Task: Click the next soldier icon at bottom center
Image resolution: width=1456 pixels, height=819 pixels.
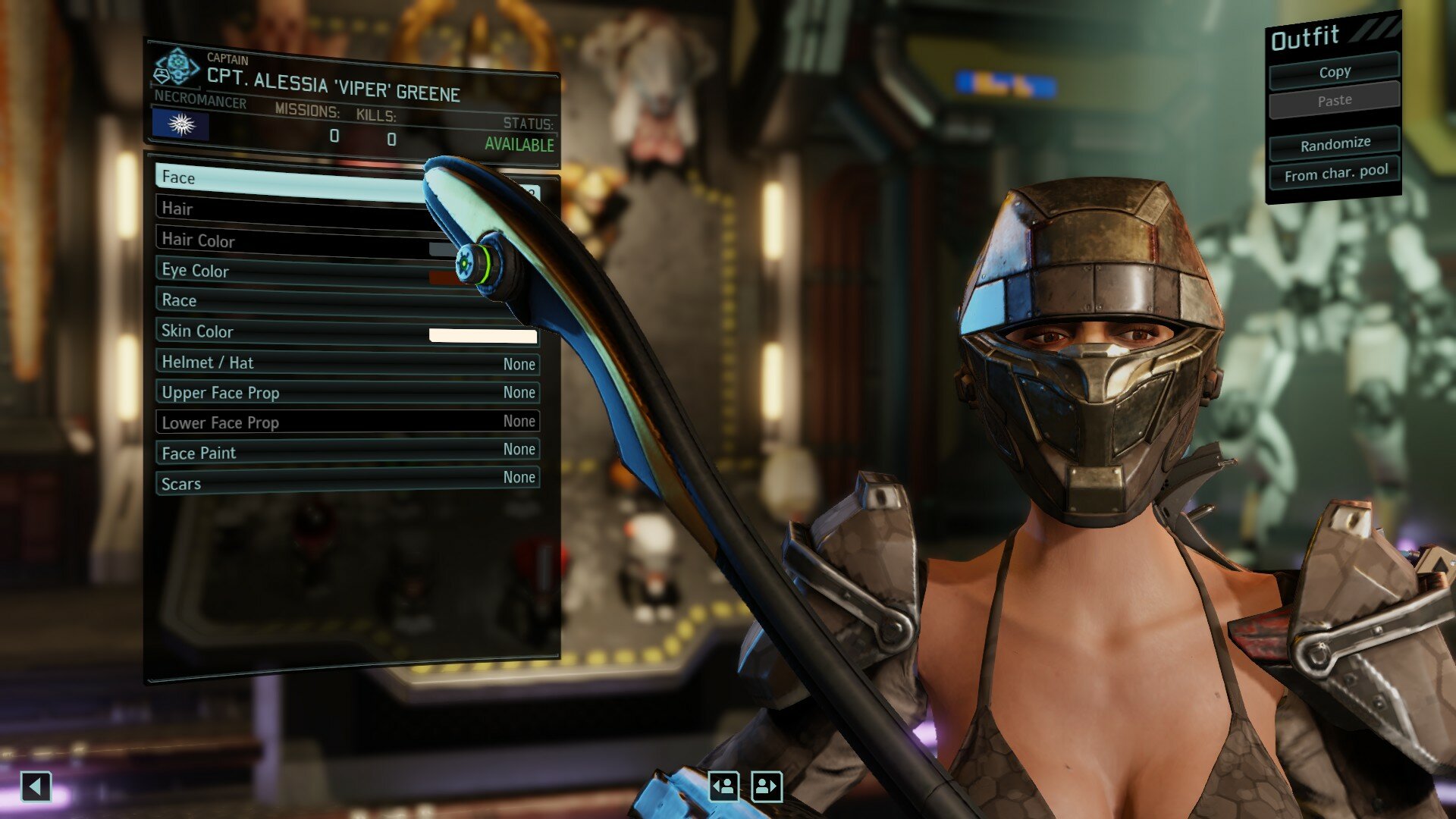Action: click(x=766, y=787)
